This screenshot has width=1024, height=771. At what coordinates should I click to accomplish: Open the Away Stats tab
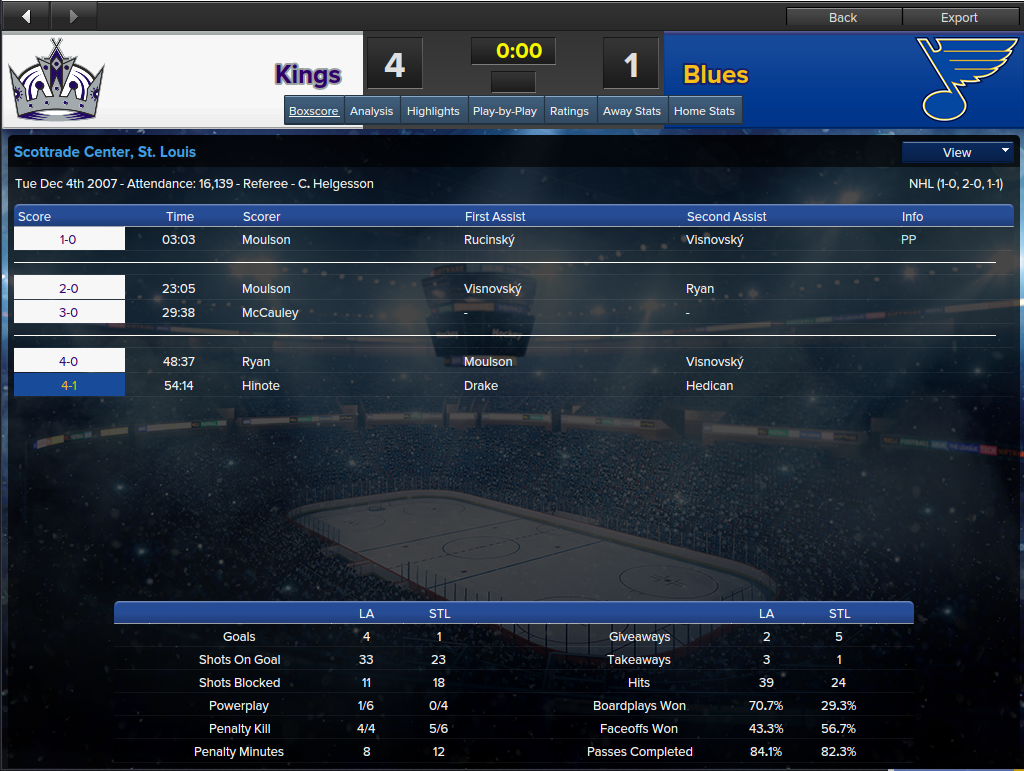click(632, 111)
